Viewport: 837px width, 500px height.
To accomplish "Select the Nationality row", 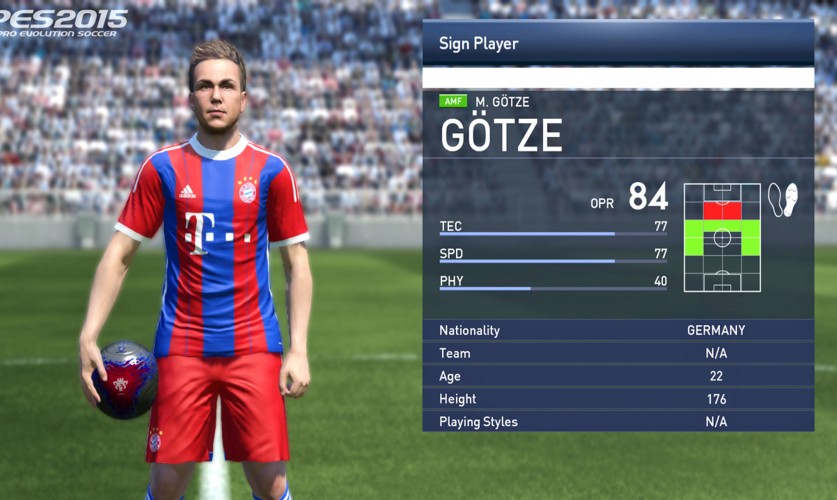I will pyautogui.click(x=617, y=330).
